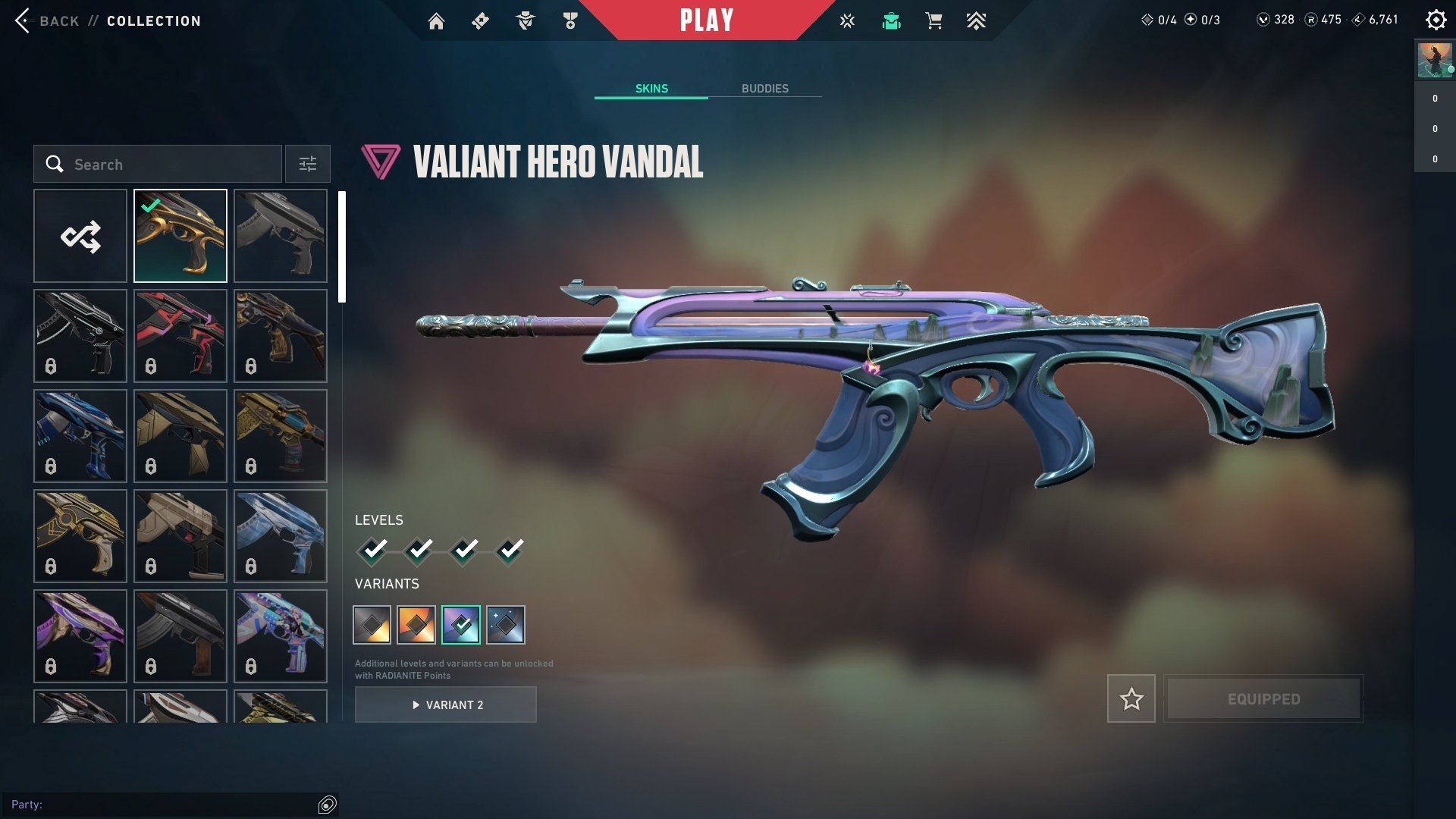Select the equipped gold Vandal skin thumbnail
This screenshot has height=819, width=1456.
coord(180,237)
